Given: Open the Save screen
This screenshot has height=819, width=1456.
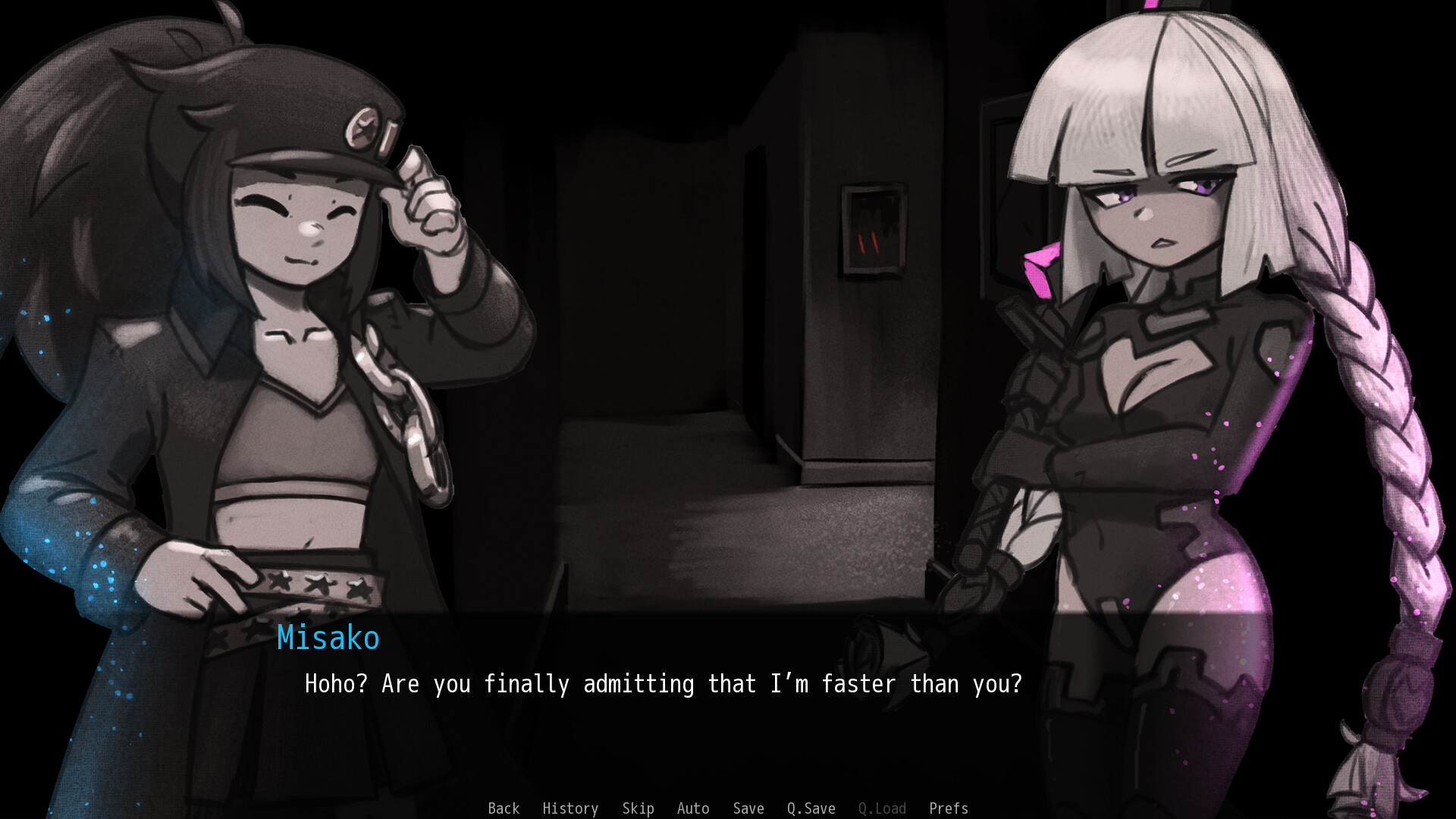Looking at the screenshot, I should [x=748, y=808].
